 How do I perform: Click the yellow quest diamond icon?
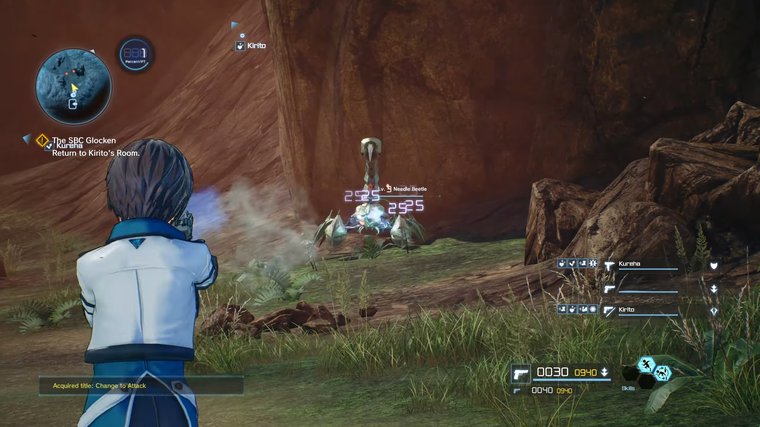pyautogui.click(x=42, y=140)
